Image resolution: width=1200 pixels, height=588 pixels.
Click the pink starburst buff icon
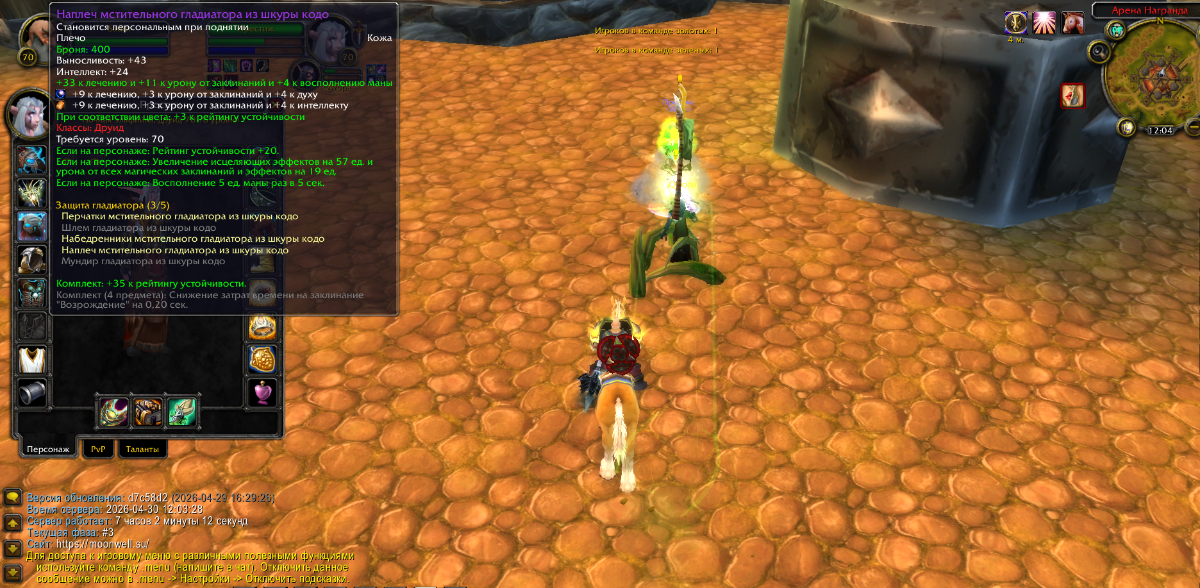point(1044,23)
